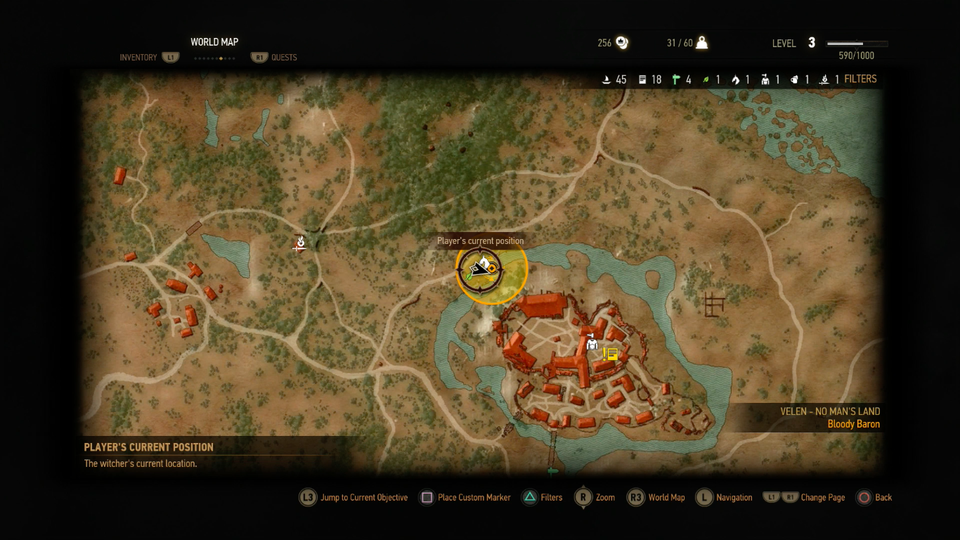Select the red-and-white marker at the crossroads
This screenshot has height=540, width=960.
299,243
